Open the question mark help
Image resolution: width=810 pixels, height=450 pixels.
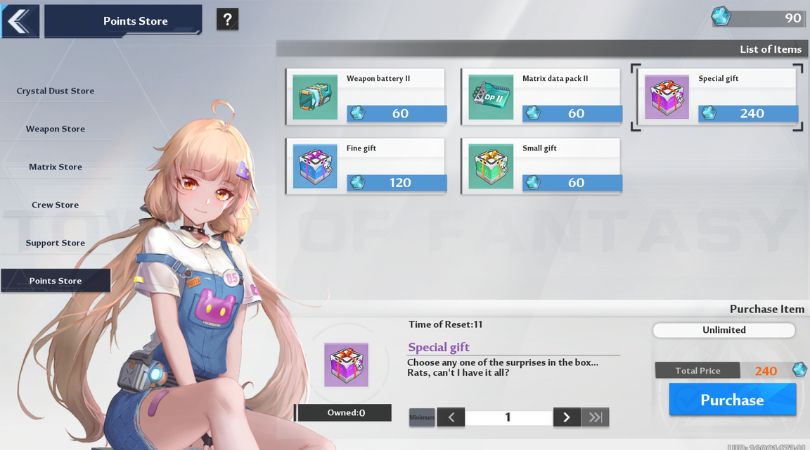[x=227, y=19]
